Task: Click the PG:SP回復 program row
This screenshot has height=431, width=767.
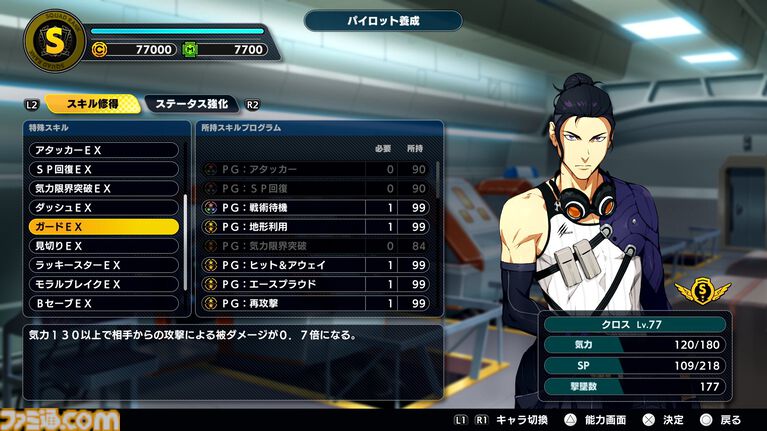Action: tap(315, 189)
